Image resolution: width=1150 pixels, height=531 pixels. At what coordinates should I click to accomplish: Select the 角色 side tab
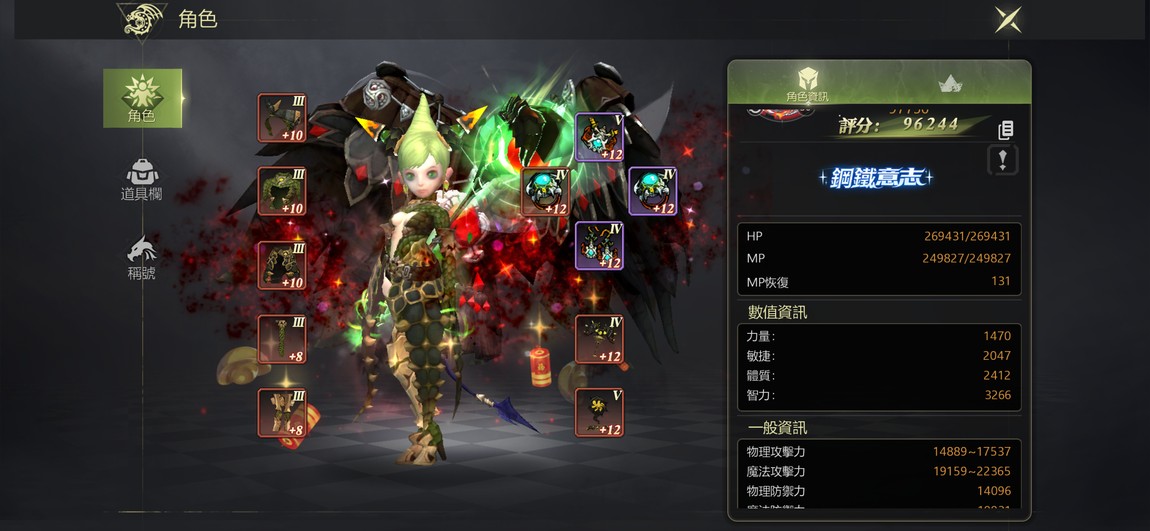click(x=142, y=98)
